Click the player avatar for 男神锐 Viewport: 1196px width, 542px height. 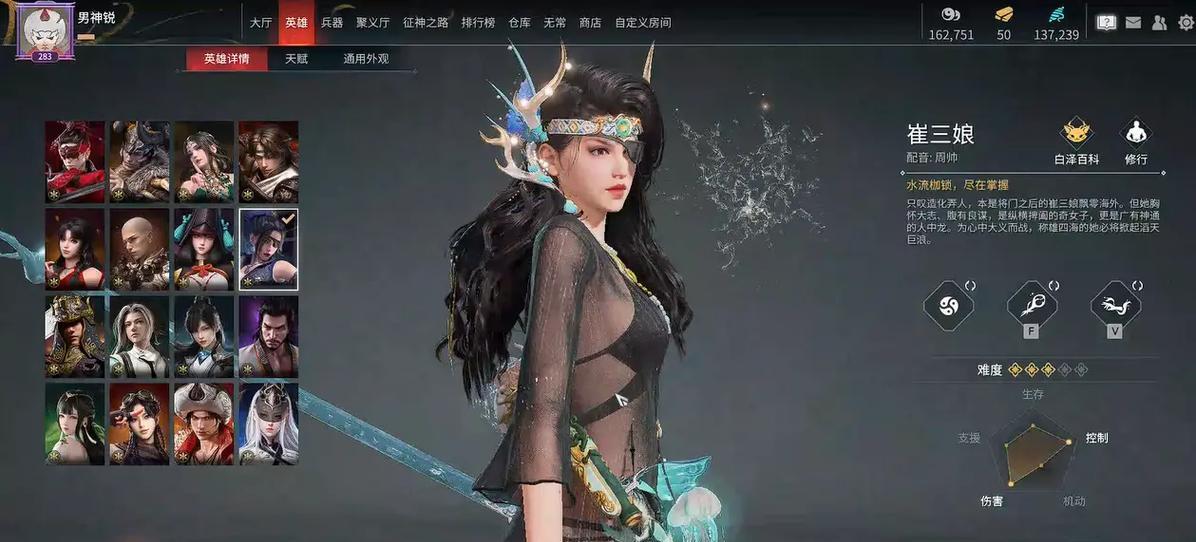point(44,30)
